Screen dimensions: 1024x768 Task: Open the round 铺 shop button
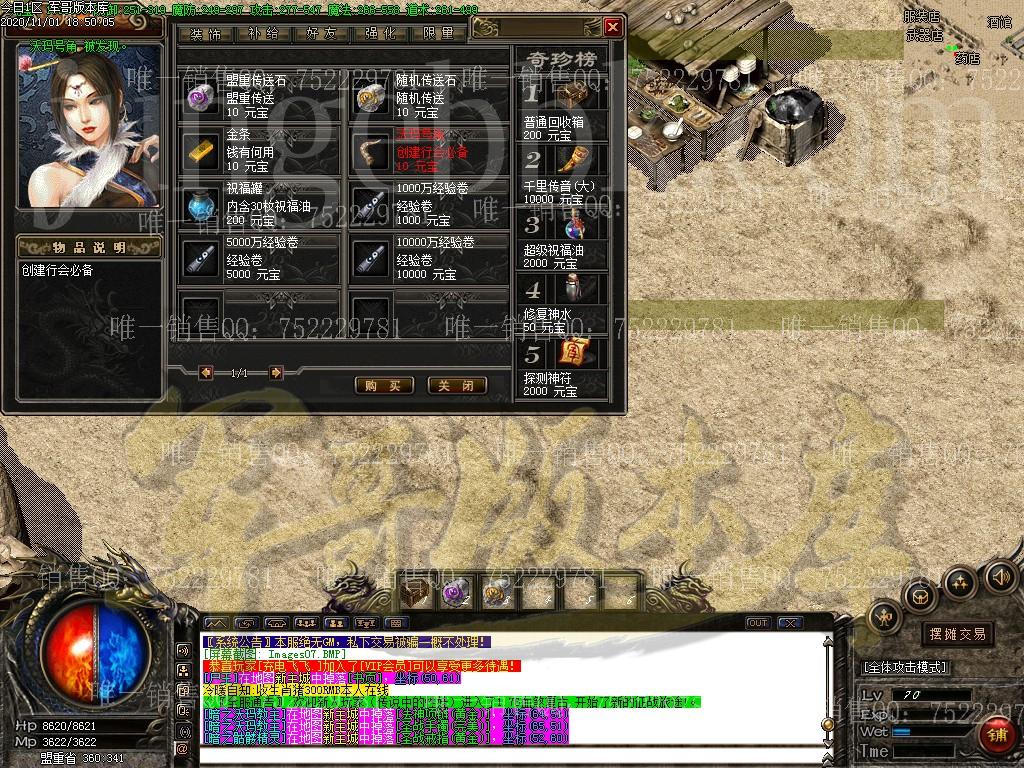pyautogui.click(x=996, y=735)
